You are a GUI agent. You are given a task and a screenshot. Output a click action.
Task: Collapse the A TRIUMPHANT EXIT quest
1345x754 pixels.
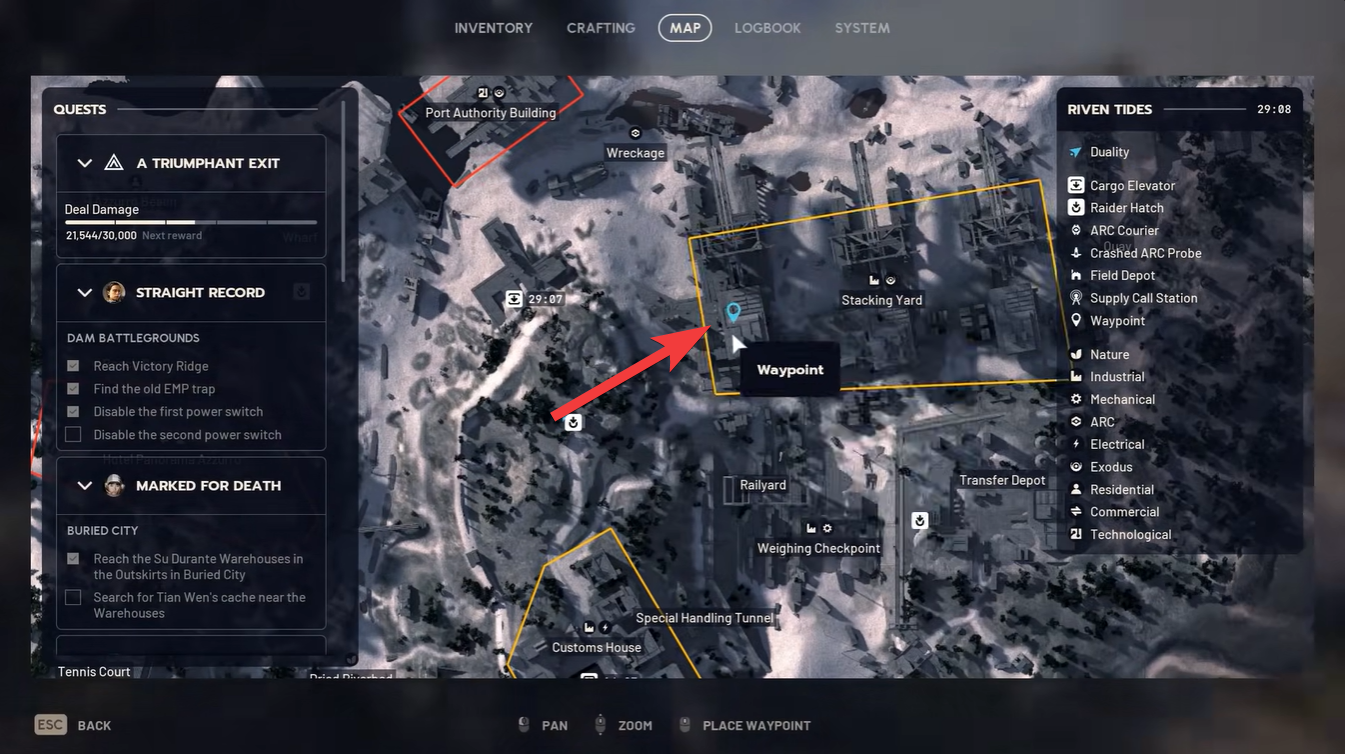(85, 162)
